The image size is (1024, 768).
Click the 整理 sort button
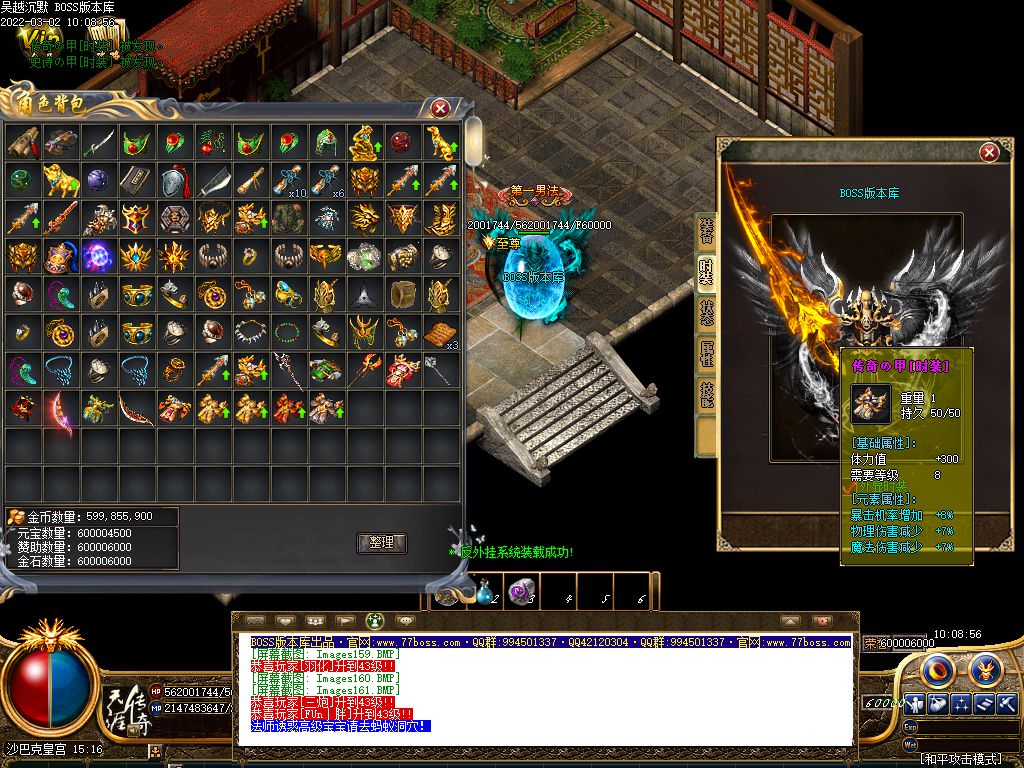tap(381, 543)
